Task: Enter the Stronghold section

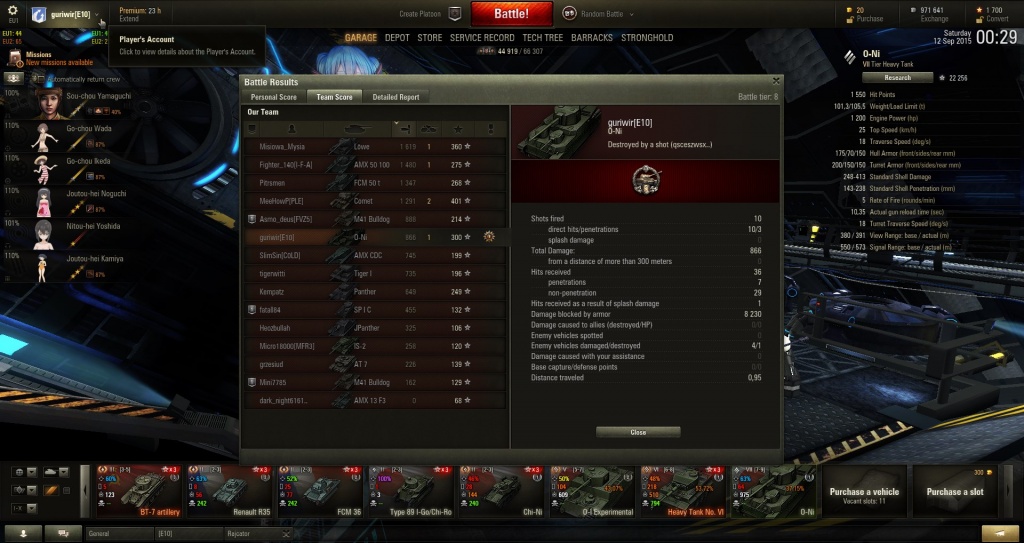Action: (647, 38)
